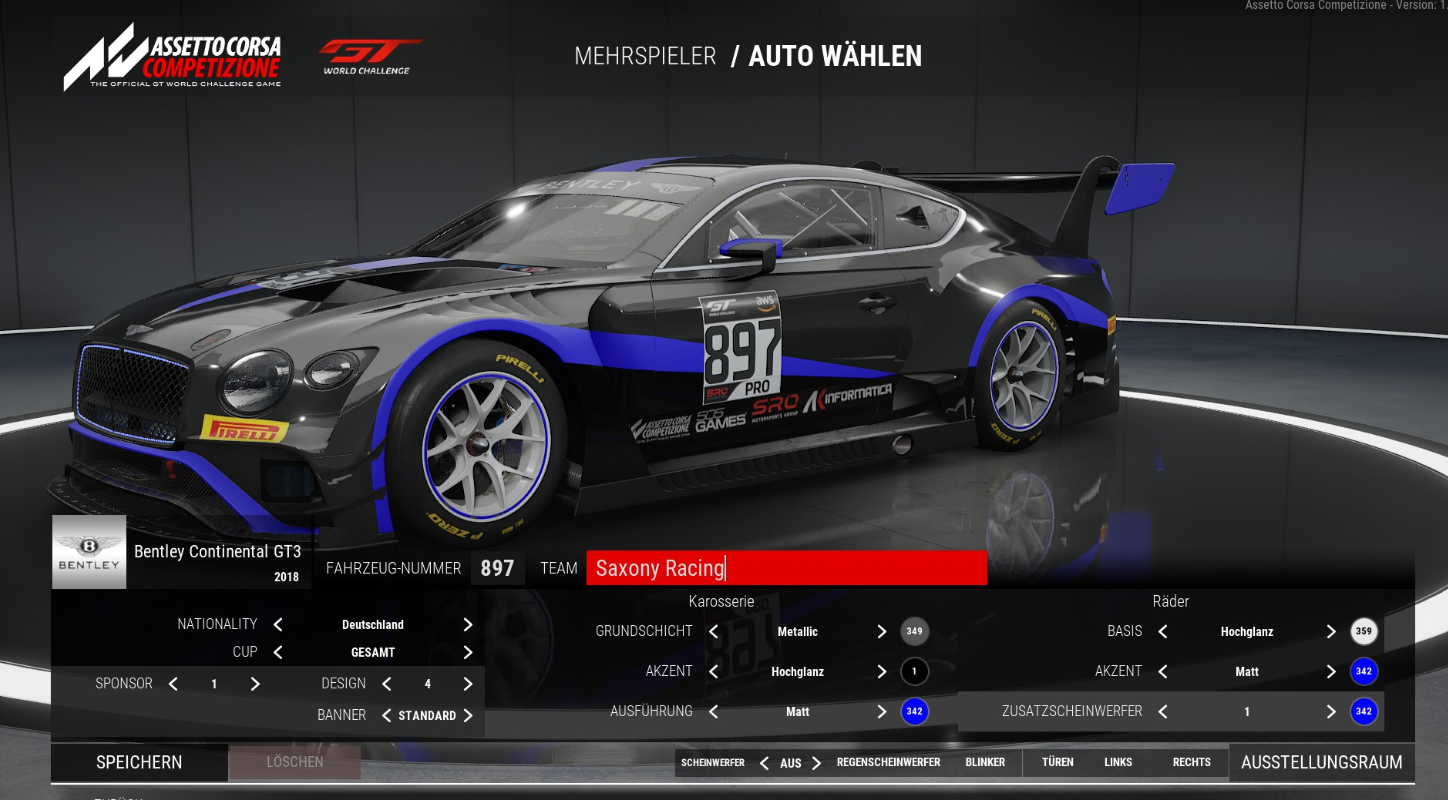Activate the Blinker indicators
This screenshot has width=1448, height=800.
(985, 763)
